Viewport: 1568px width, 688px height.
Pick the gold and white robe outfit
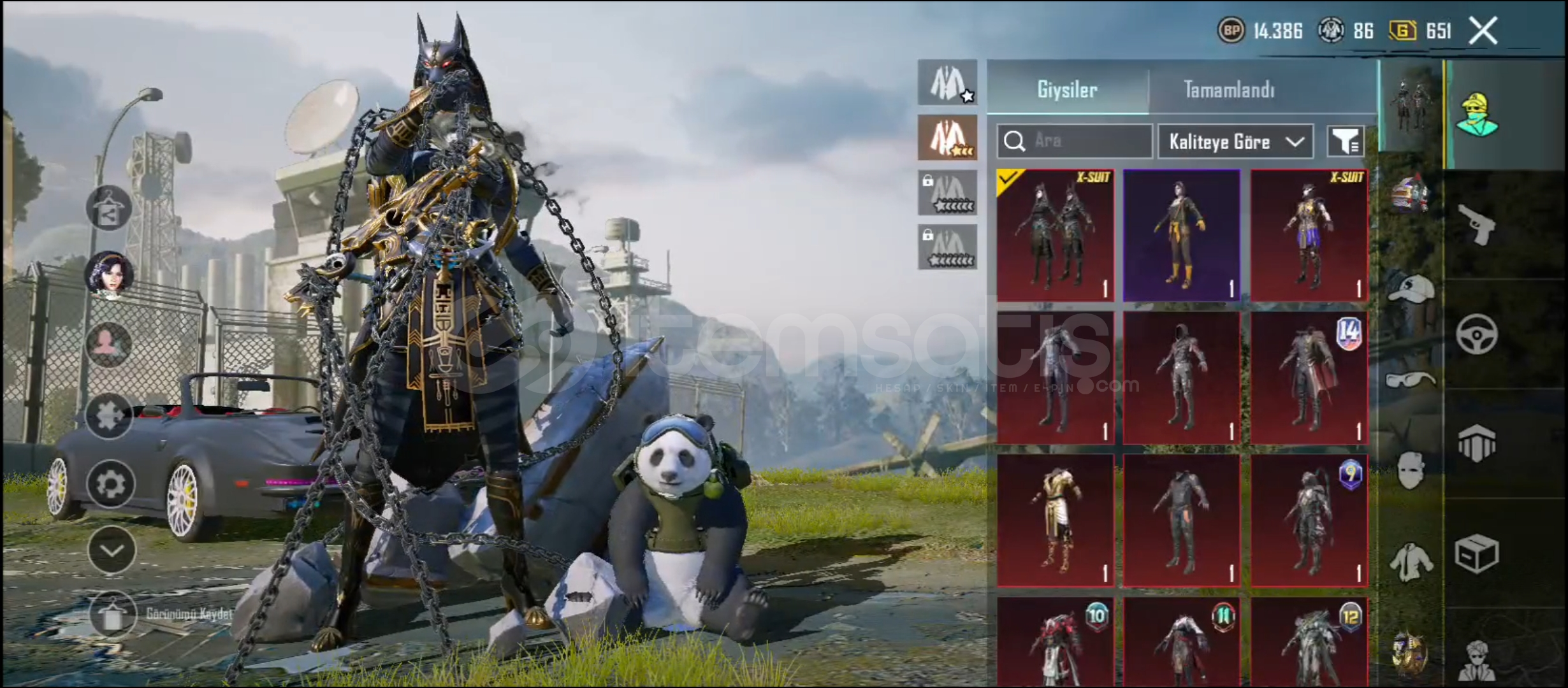pyautogui.click(x=1056, y=520)
